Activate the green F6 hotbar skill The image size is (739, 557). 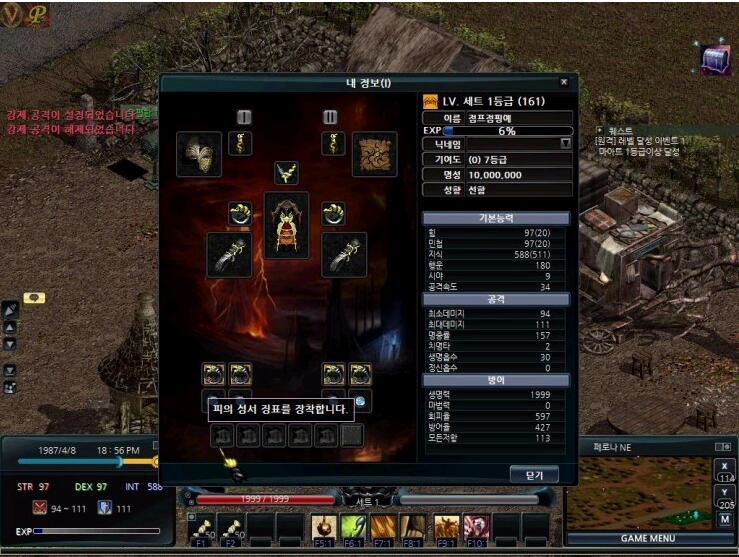coord(353,527)
